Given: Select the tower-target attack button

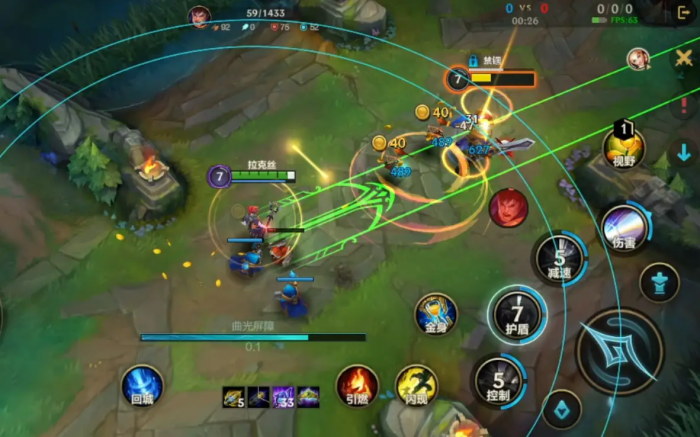Looking at the screenshot, I should pos(659,283).
